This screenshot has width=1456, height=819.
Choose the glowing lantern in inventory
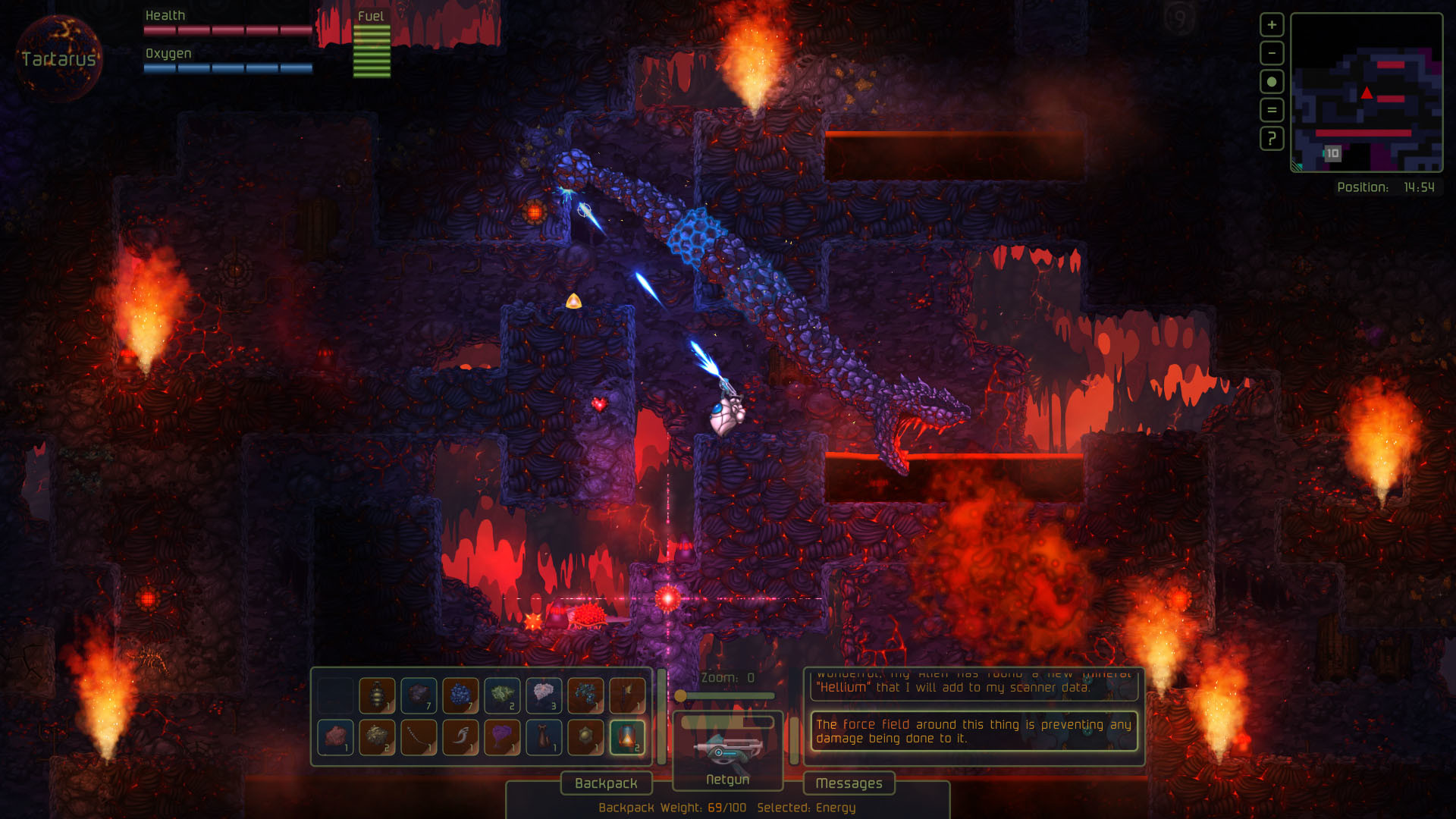628,737
